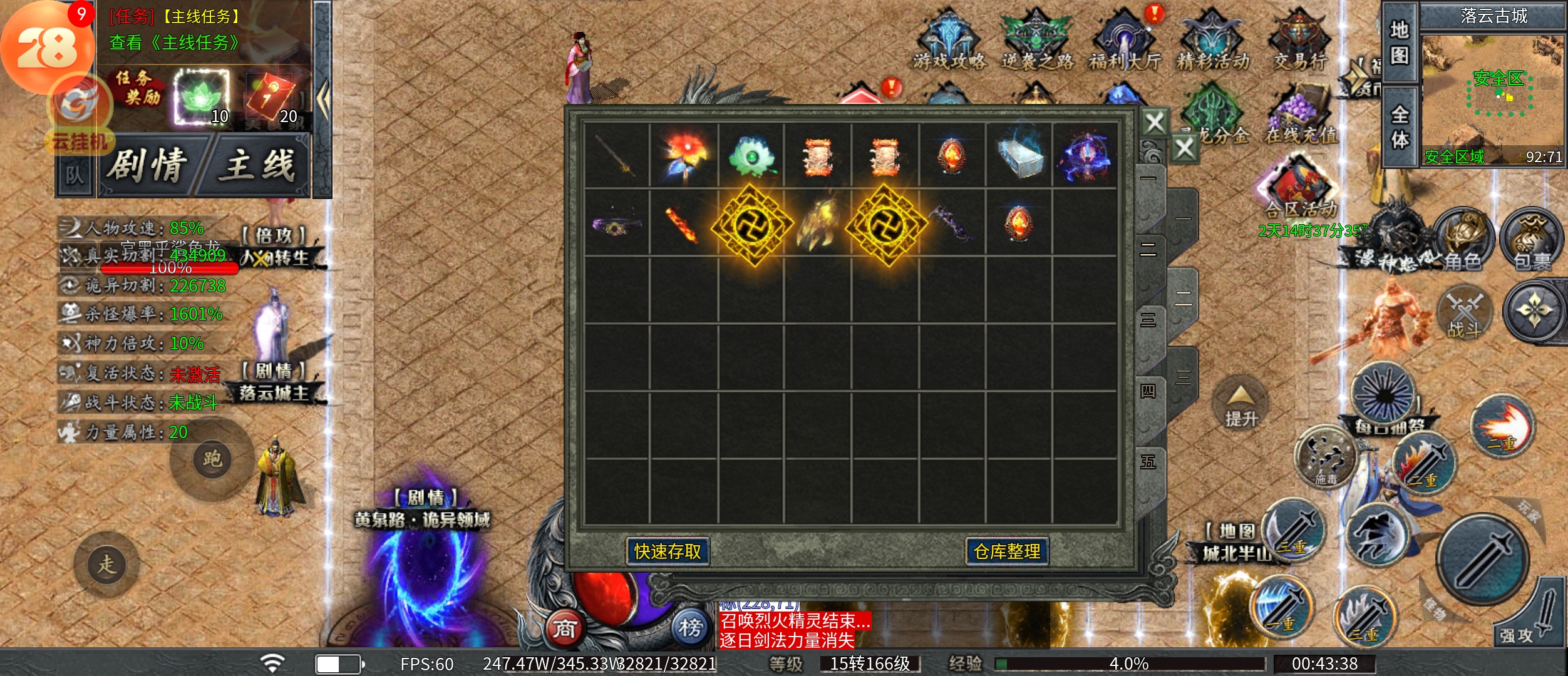Switch to the 剧情 story tab

[x=148, y=166]
